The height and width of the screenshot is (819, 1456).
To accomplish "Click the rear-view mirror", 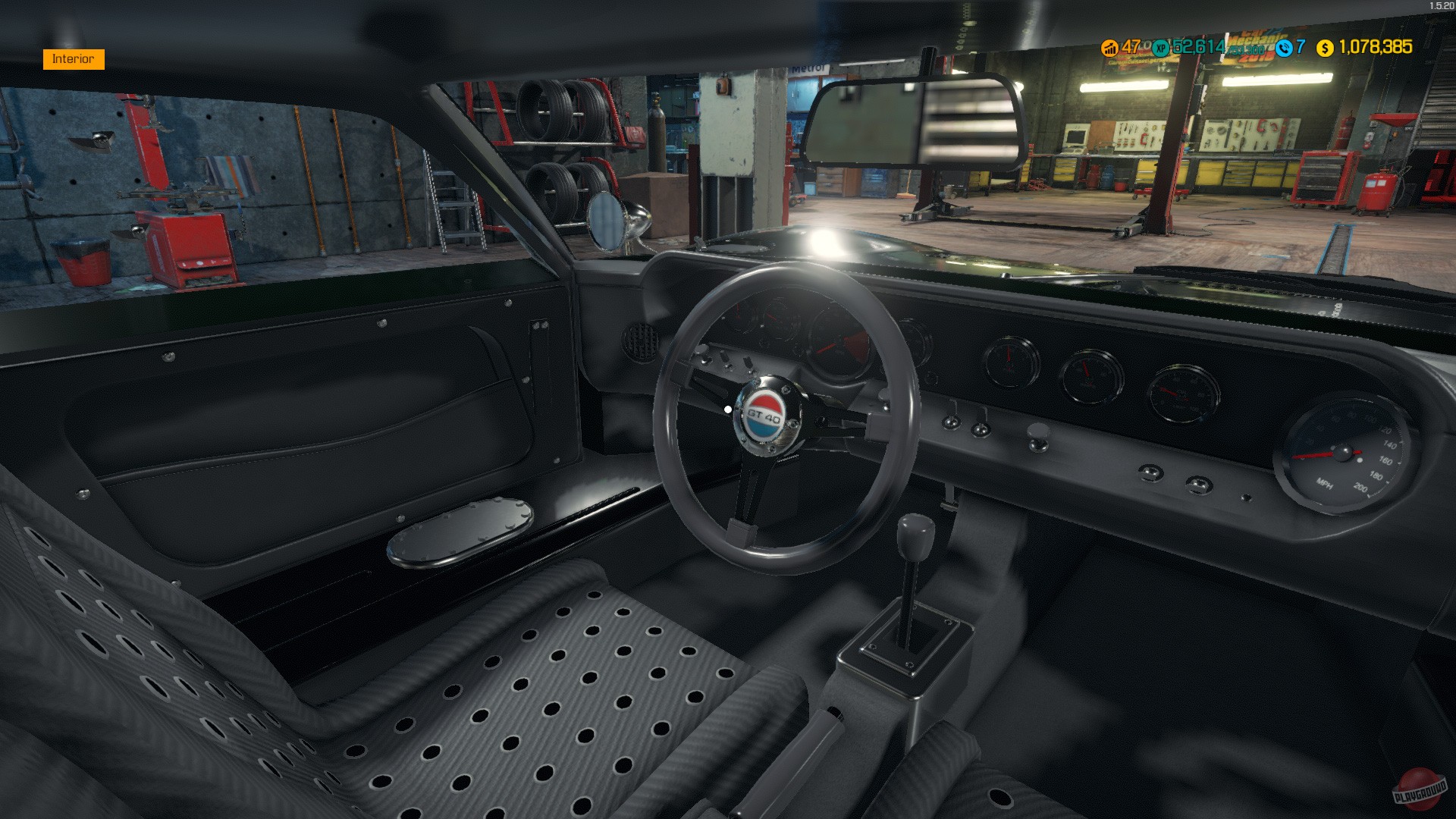I will (x=918, y=120).
